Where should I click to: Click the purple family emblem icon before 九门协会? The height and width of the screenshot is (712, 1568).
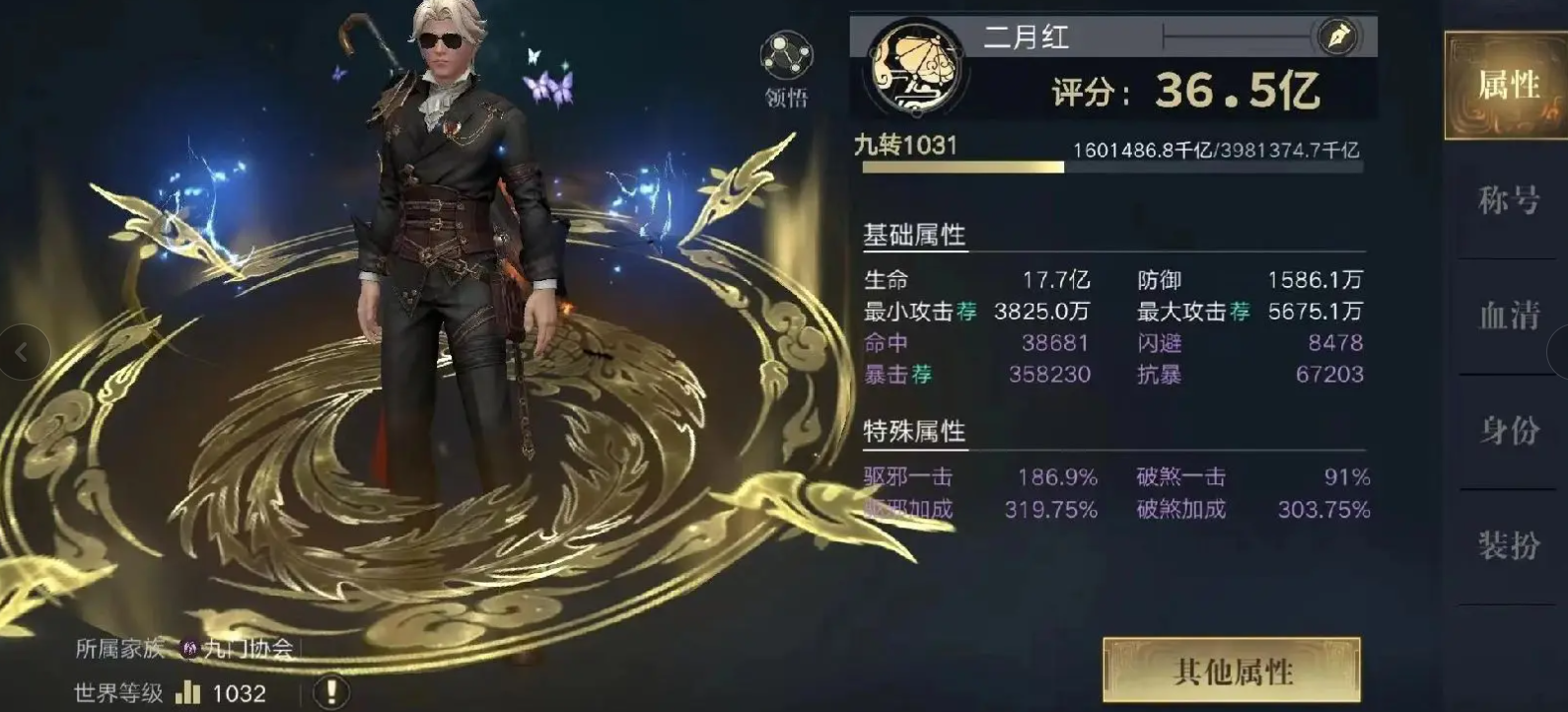click(x=190, y=648)
